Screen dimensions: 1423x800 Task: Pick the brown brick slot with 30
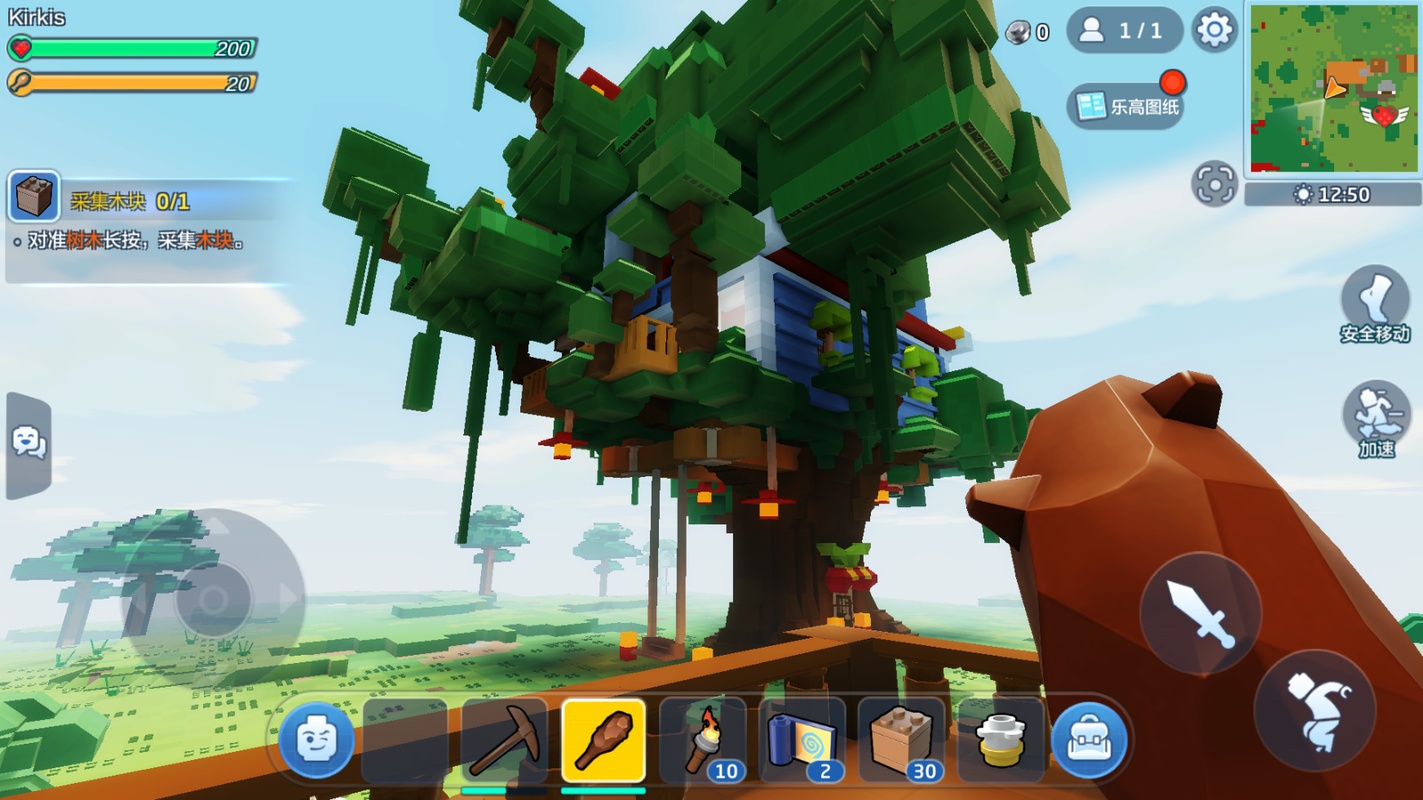901,741
